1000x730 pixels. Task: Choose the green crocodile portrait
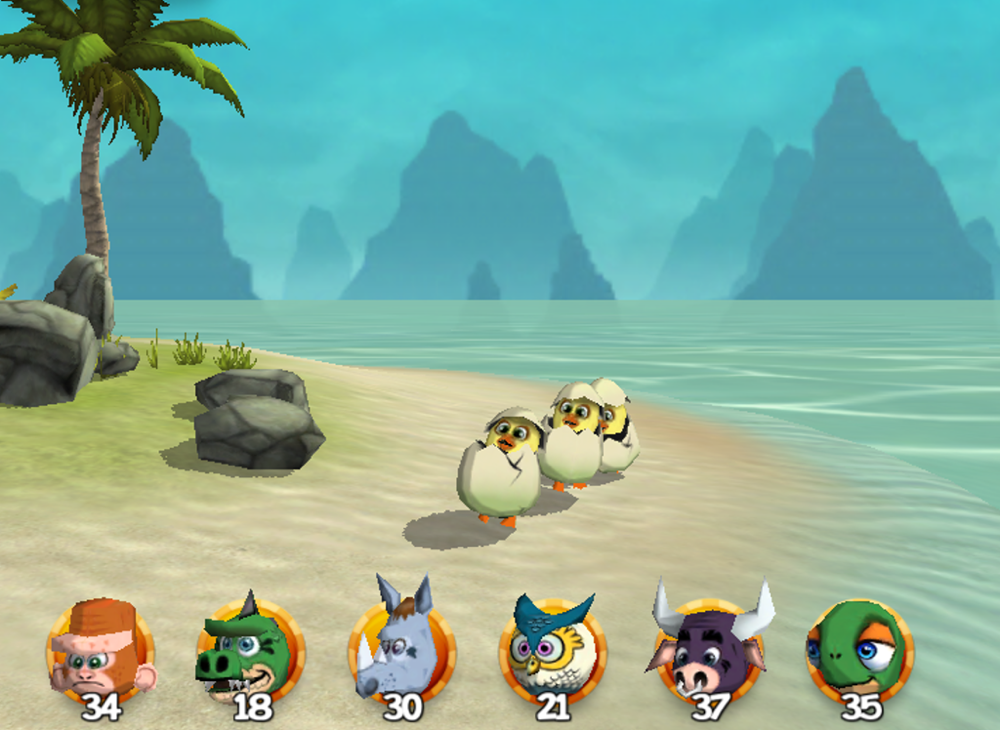[250, 650]
